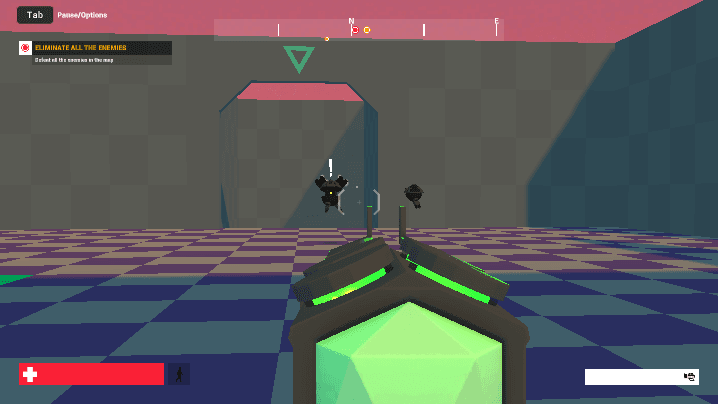Click the orange marker on the compass
718x404 pixels.
[x=367, y=30]
